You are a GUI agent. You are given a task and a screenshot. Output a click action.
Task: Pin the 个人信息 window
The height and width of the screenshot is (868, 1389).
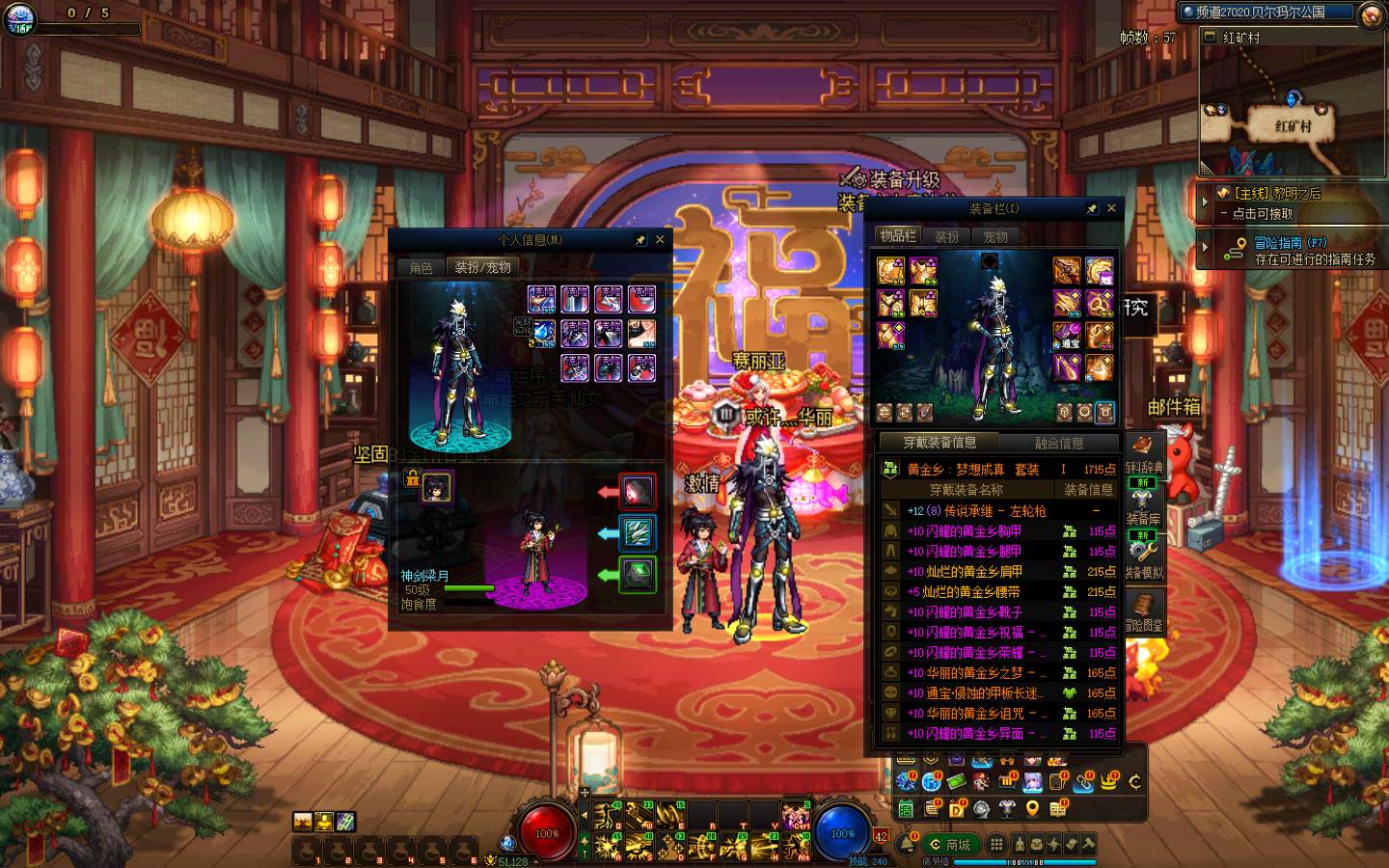(640, 239)
